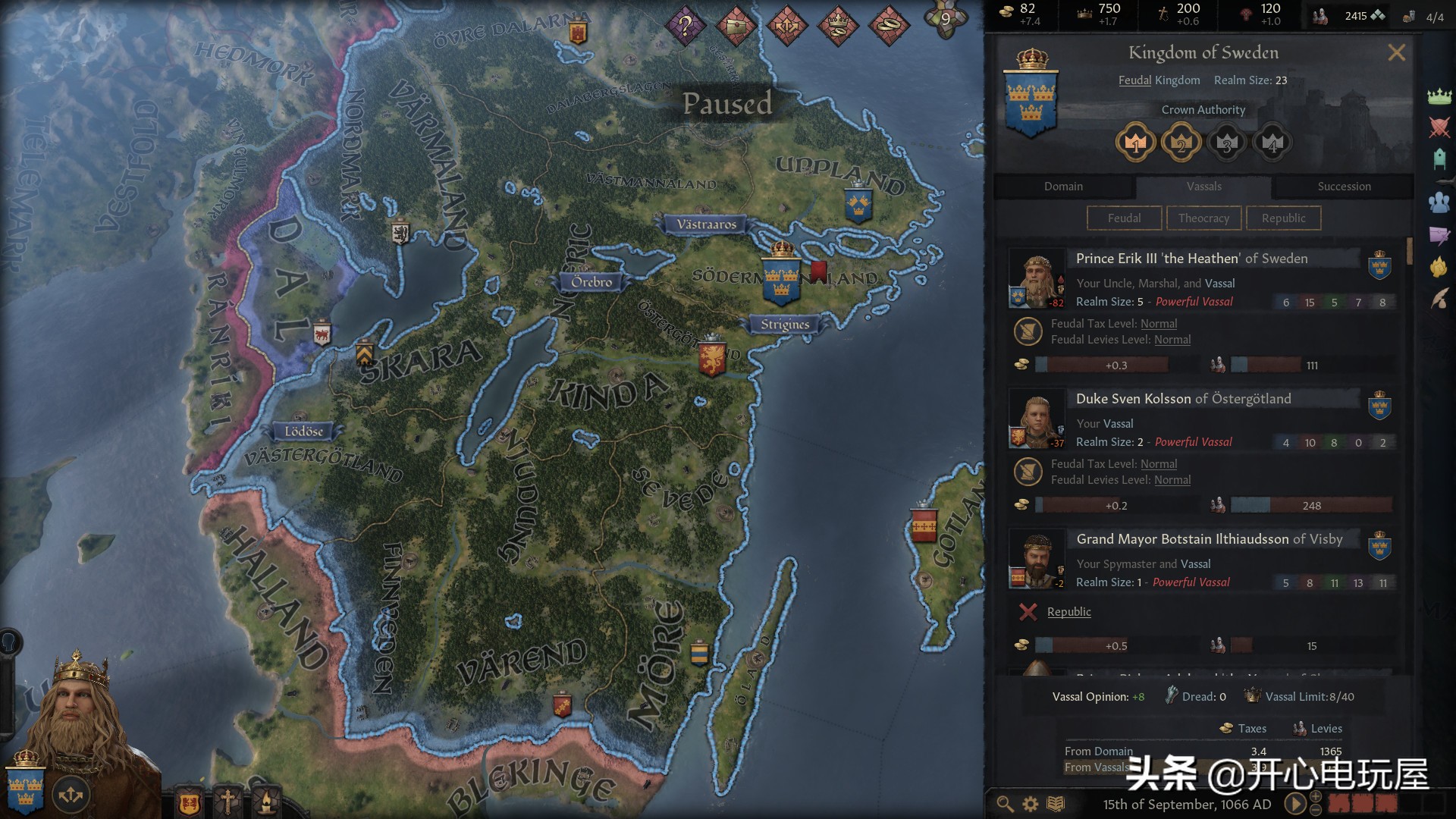Switch to the Succession tab
The width and height of the screenshot is (1456, 819).
coord(1343,187)
